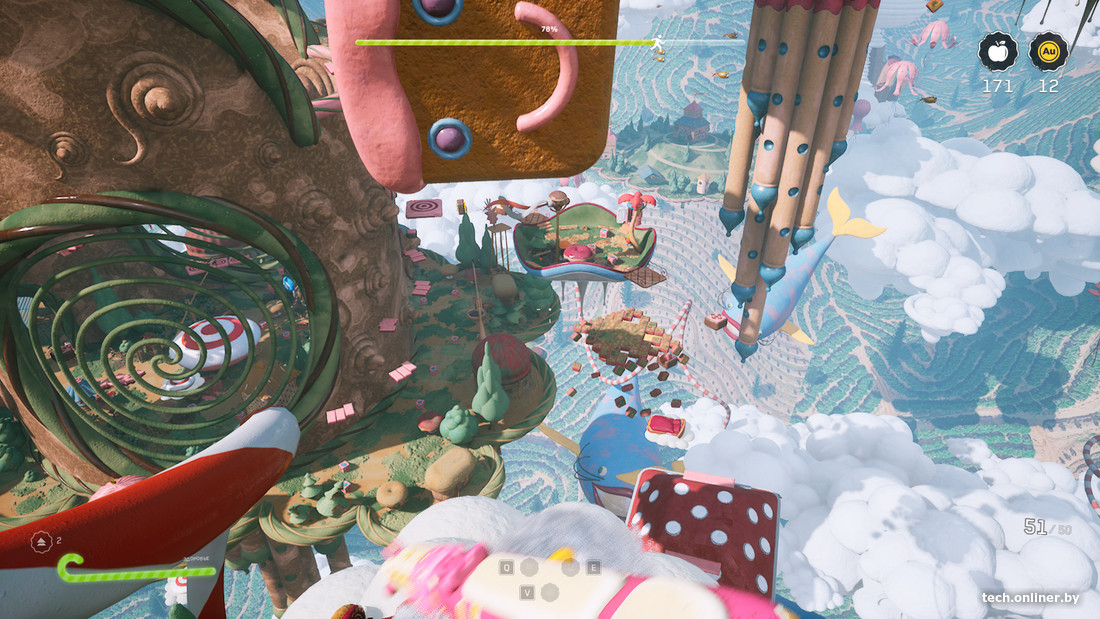Select the gold Au coin icon
Image resolution: width=1100 pixels, height=619 pixels.
1048,52
